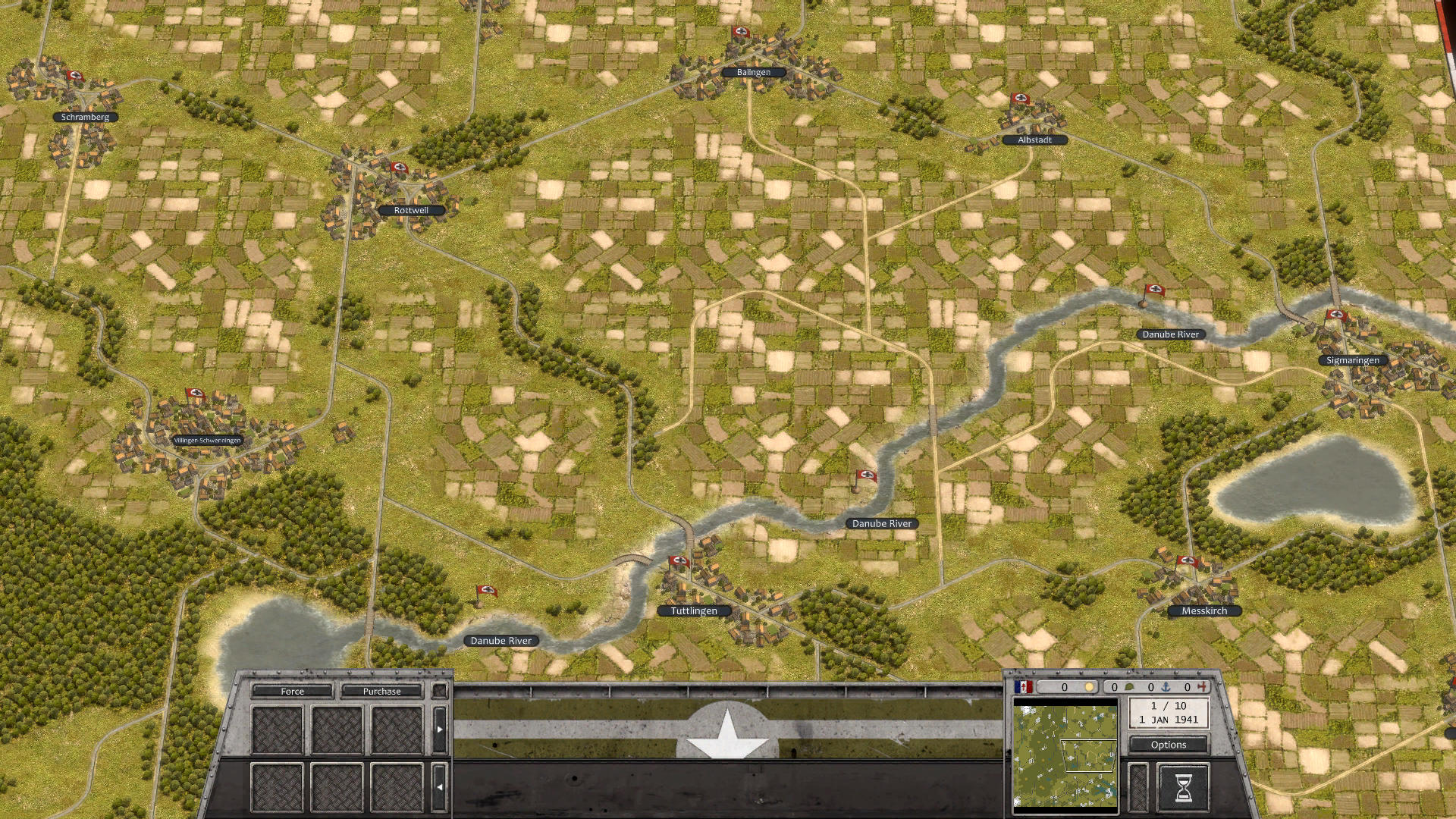
Task: Click the anchor naval units icon
Action: tap(1165, 687)
